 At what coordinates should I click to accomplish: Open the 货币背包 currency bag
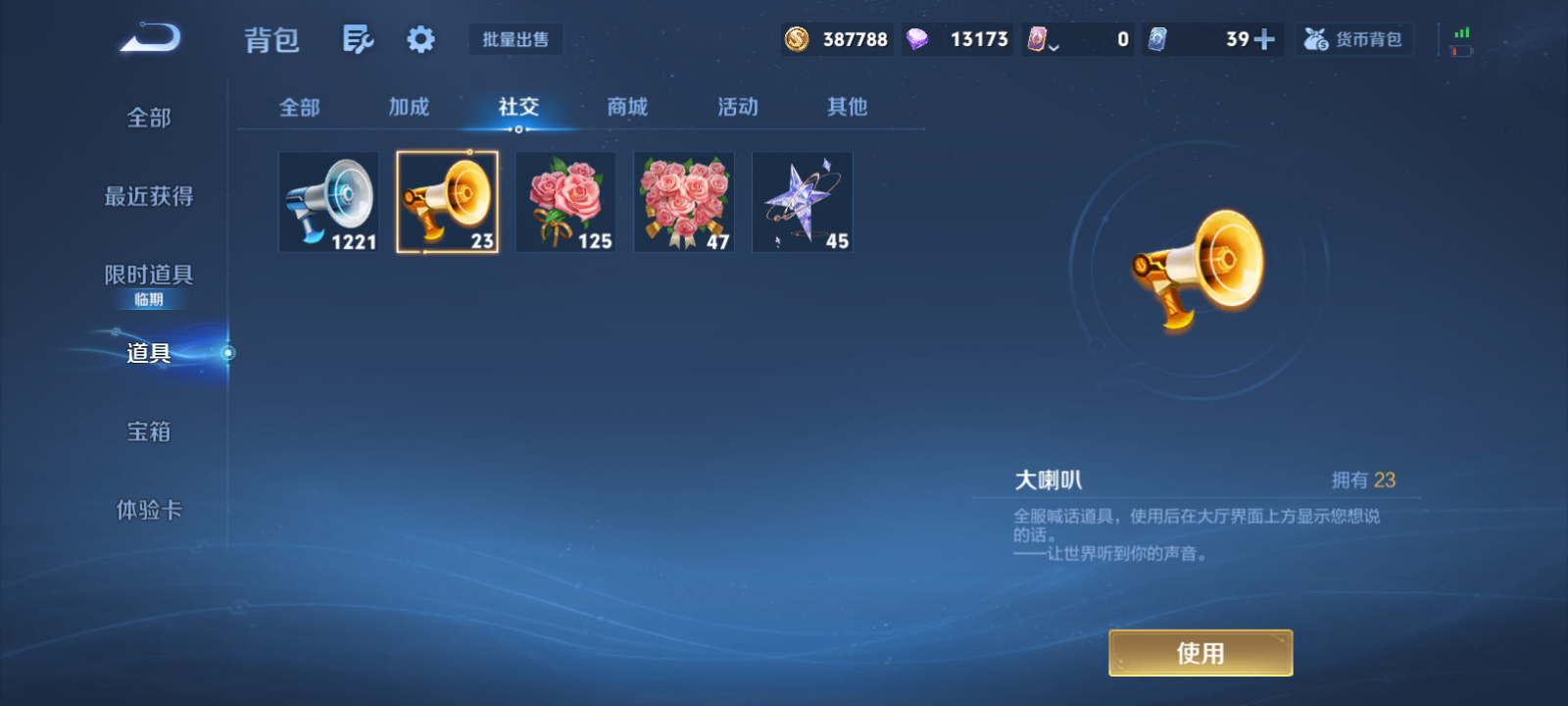[x=1354, y=39]
